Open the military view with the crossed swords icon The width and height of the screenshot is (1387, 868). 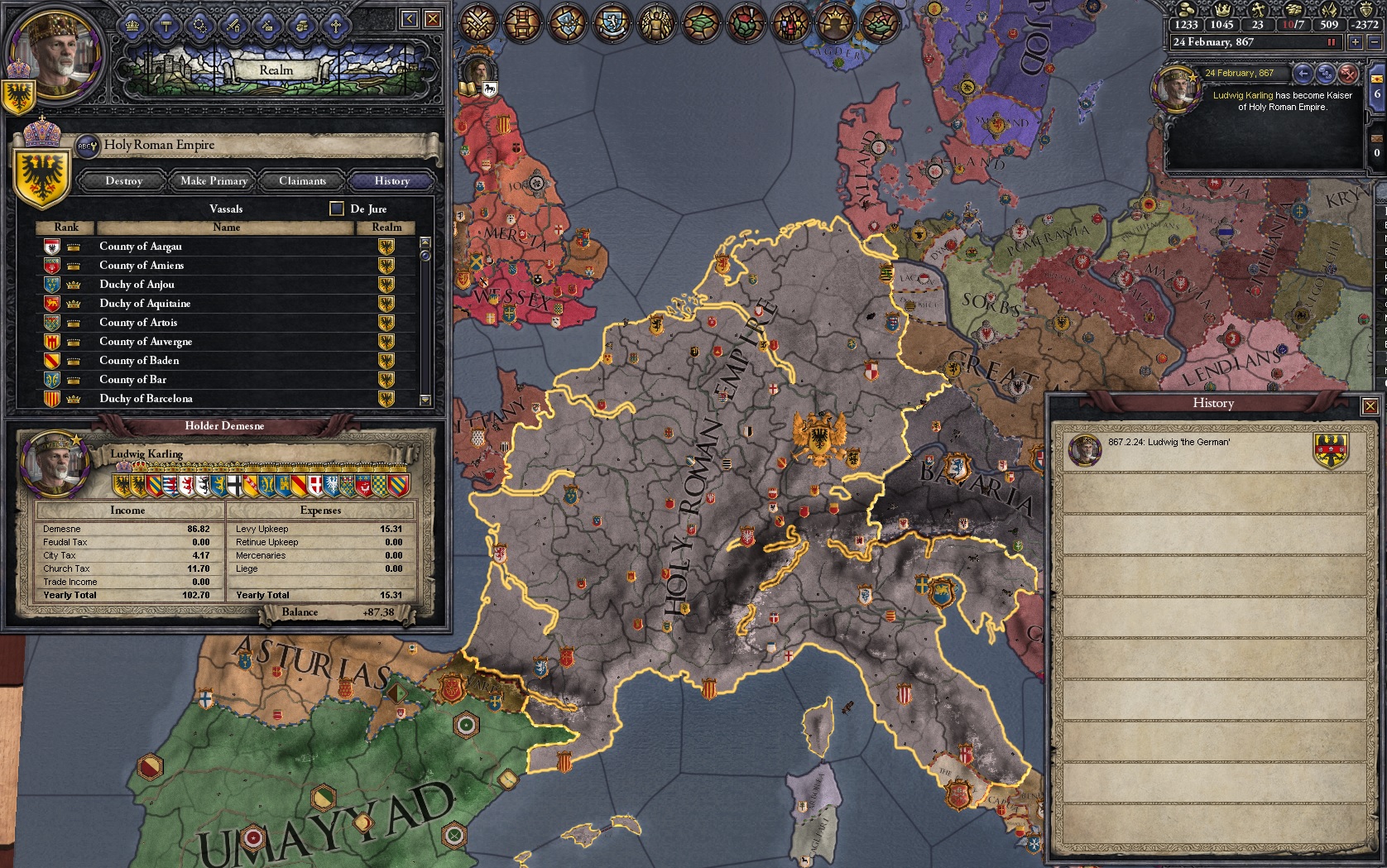(x=478, y=23)
